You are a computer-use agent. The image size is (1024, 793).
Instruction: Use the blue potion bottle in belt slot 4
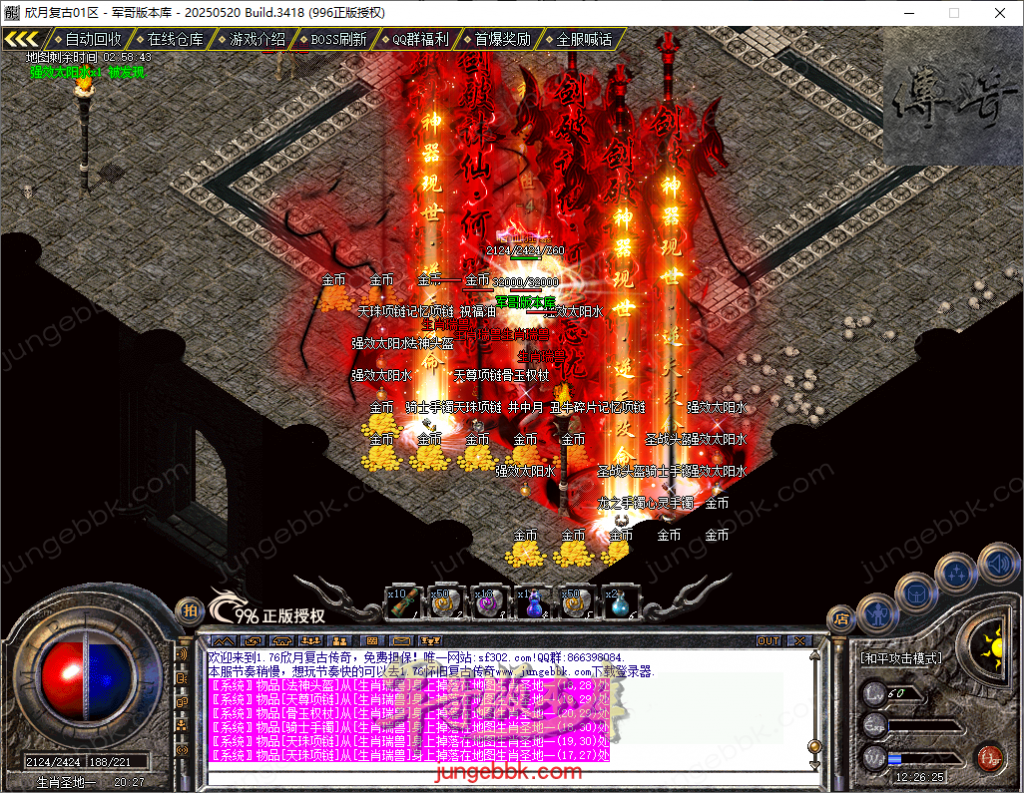tap(533, 603)
